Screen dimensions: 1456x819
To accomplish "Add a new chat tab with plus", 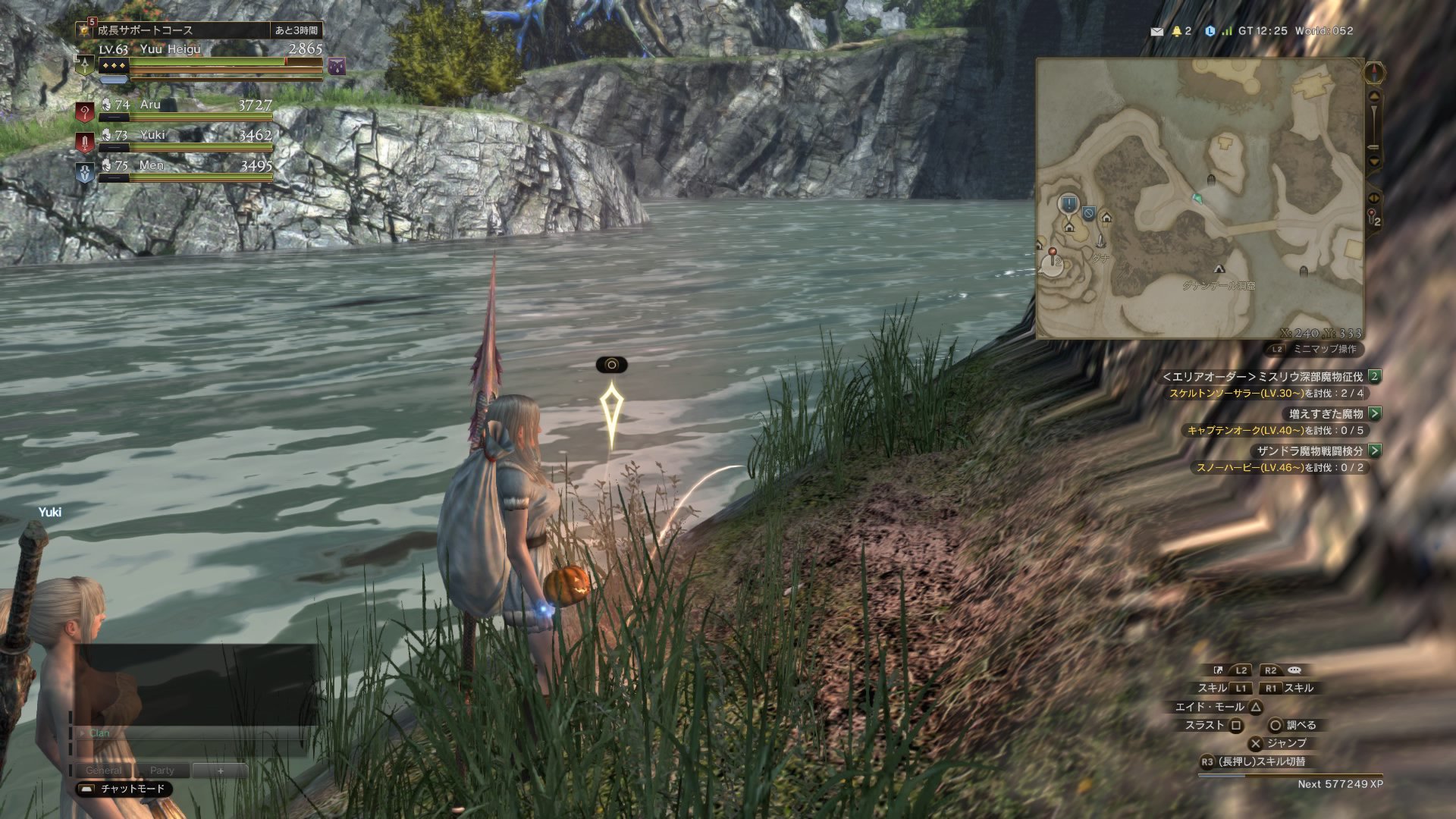I will coord(221,770).
